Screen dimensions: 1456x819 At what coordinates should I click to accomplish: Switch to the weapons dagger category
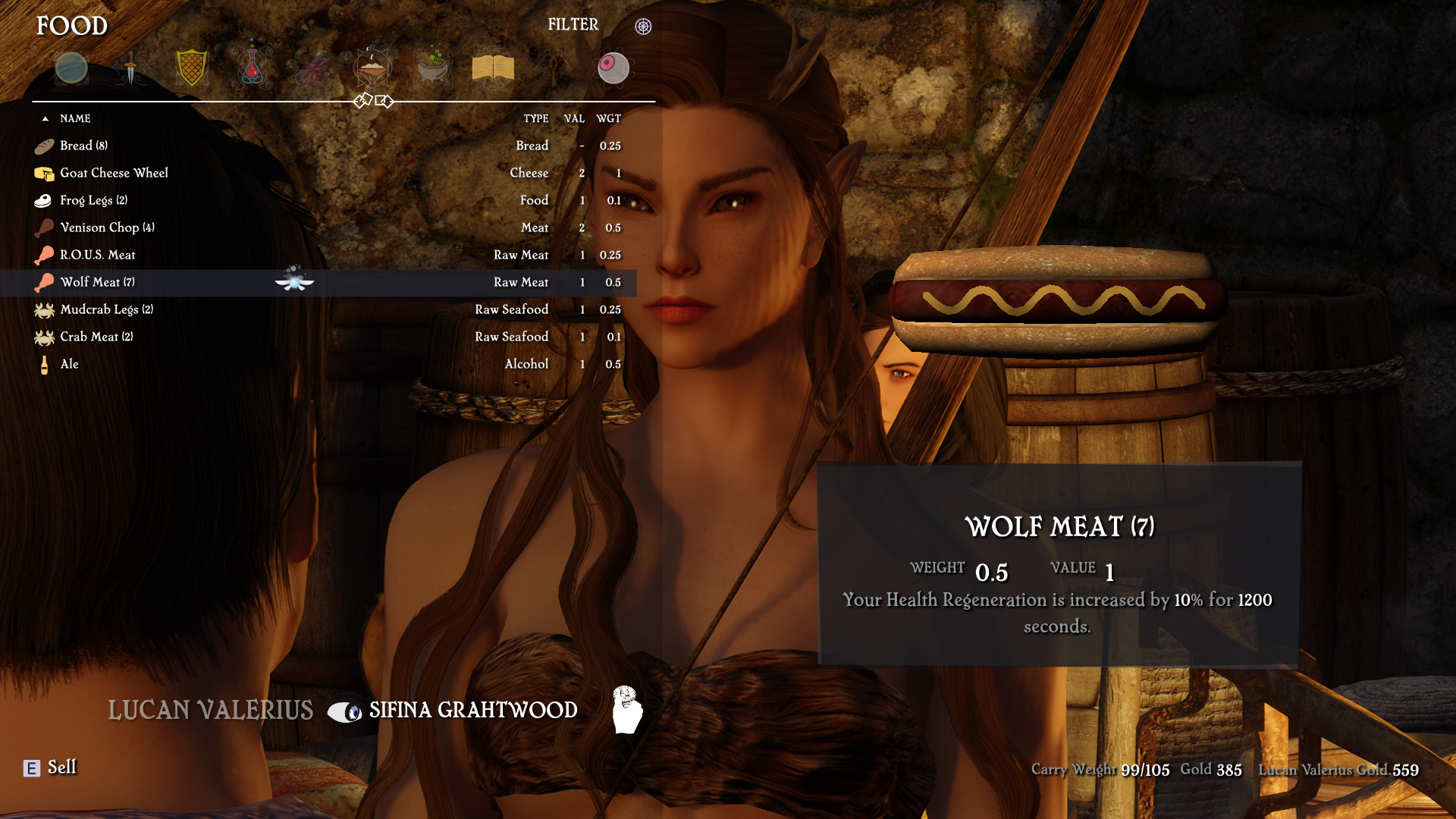tap(130, 68)
